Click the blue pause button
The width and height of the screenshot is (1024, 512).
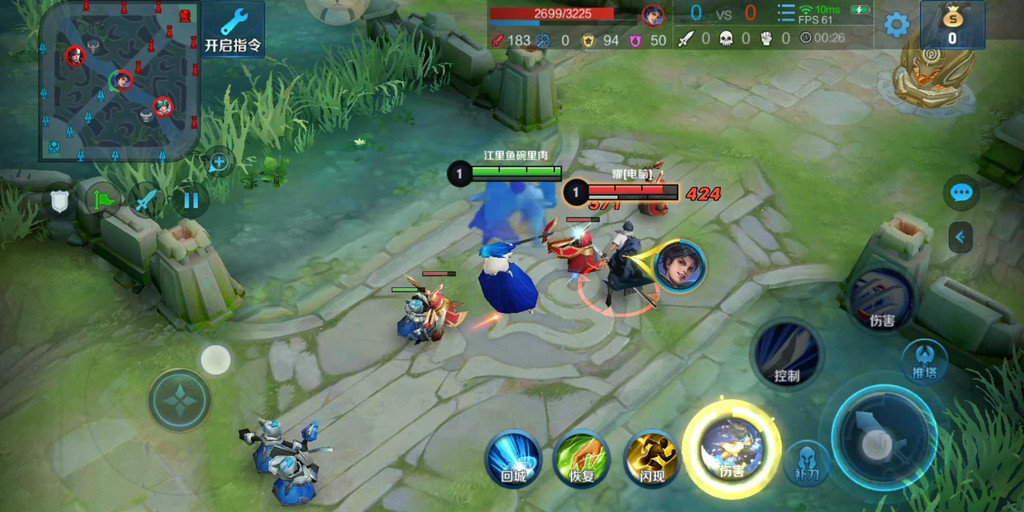point(190,201)
